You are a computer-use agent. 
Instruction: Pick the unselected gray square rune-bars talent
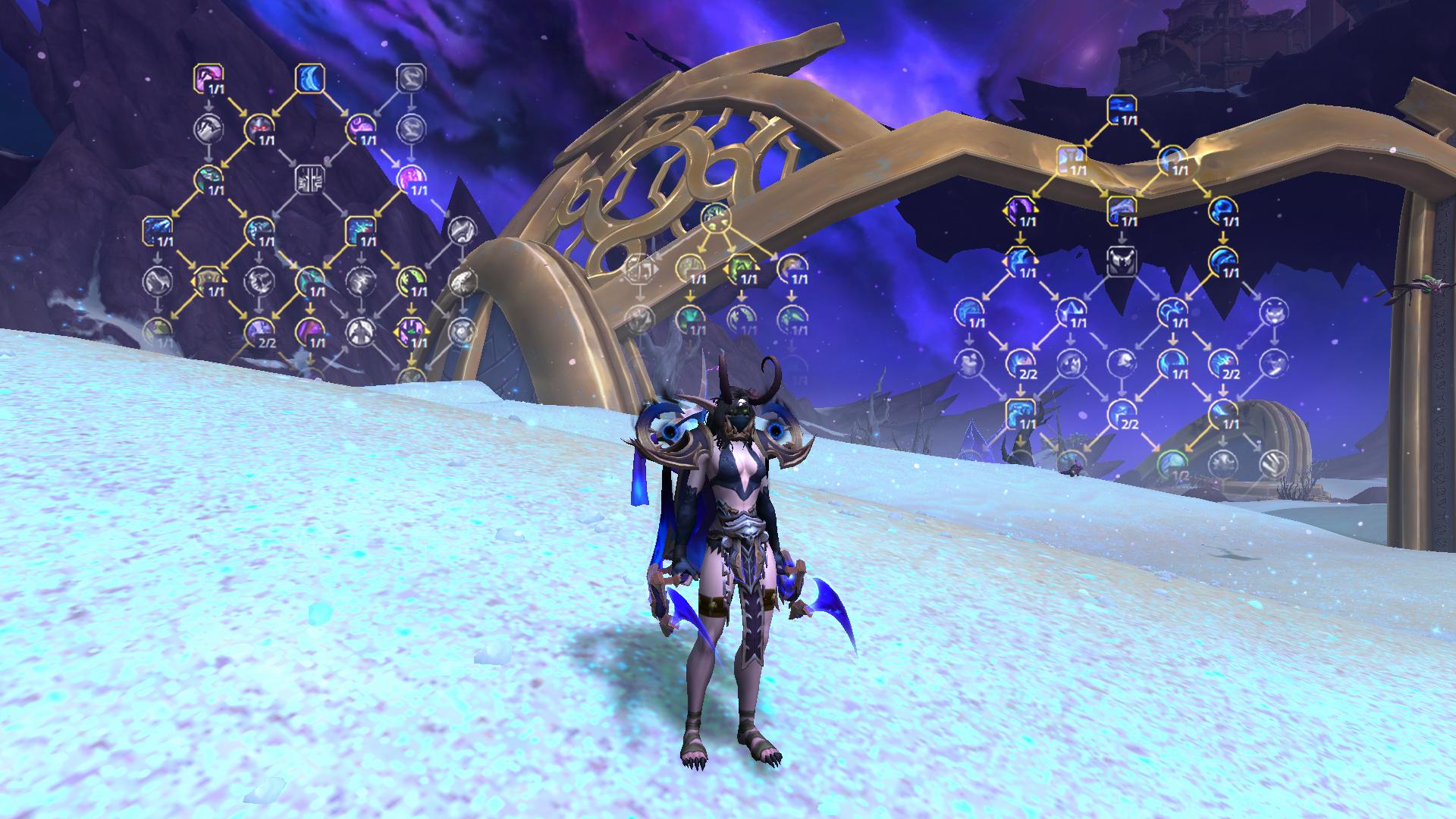coord(309,179)
